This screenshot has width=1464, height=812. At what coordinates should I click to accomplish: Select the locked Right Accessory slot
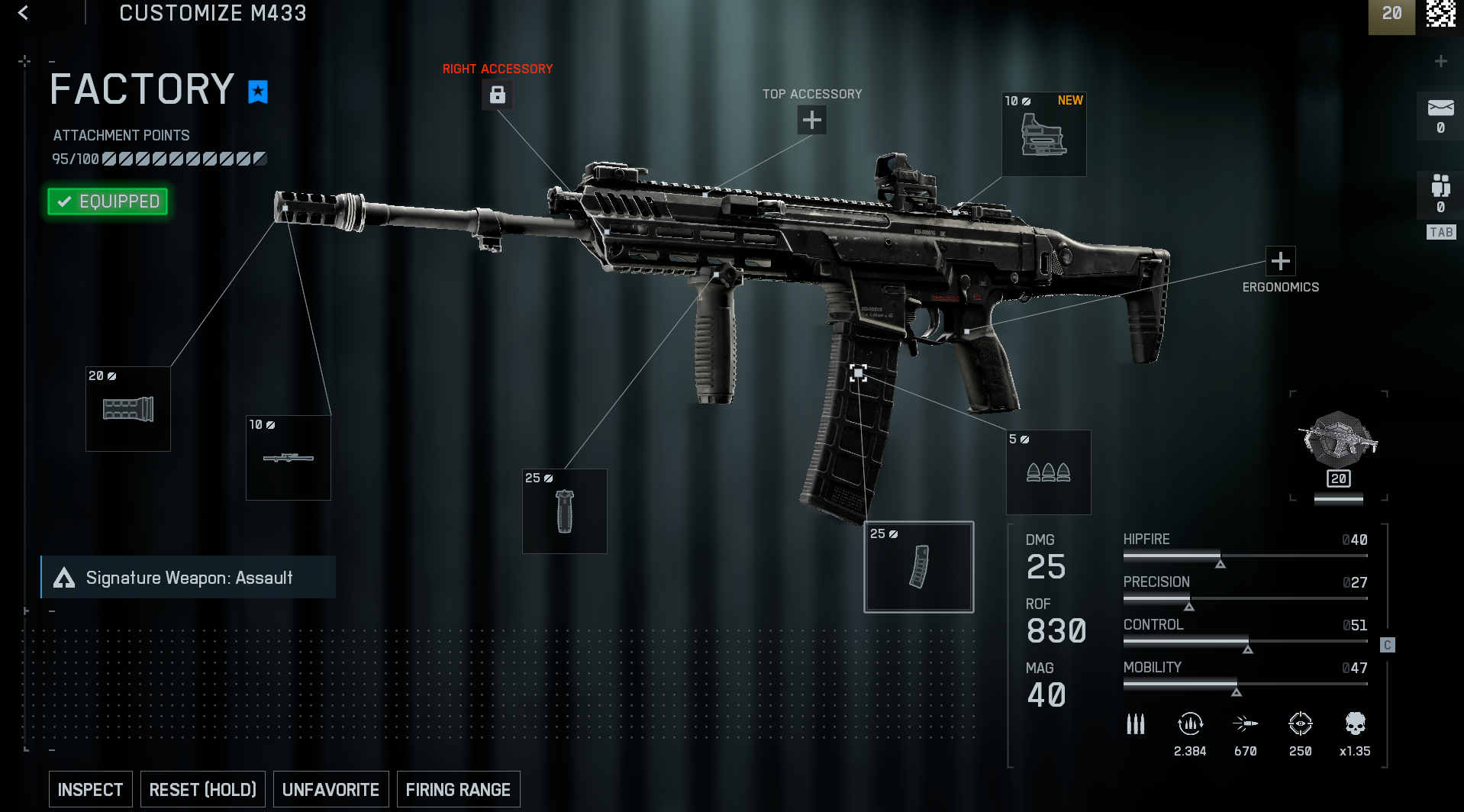497,95
